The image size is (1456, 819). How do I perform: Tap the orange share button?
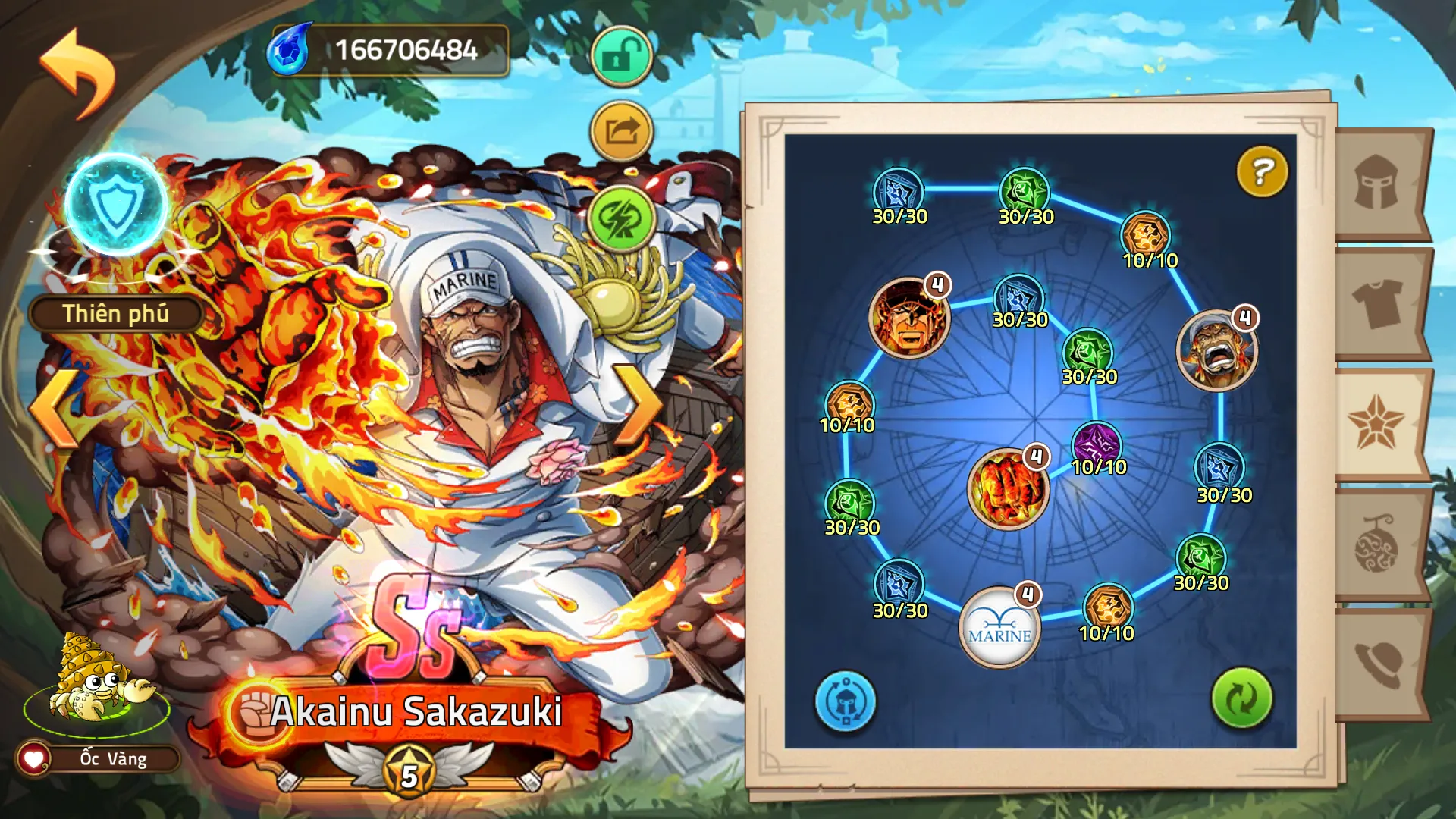click(621, 131)
